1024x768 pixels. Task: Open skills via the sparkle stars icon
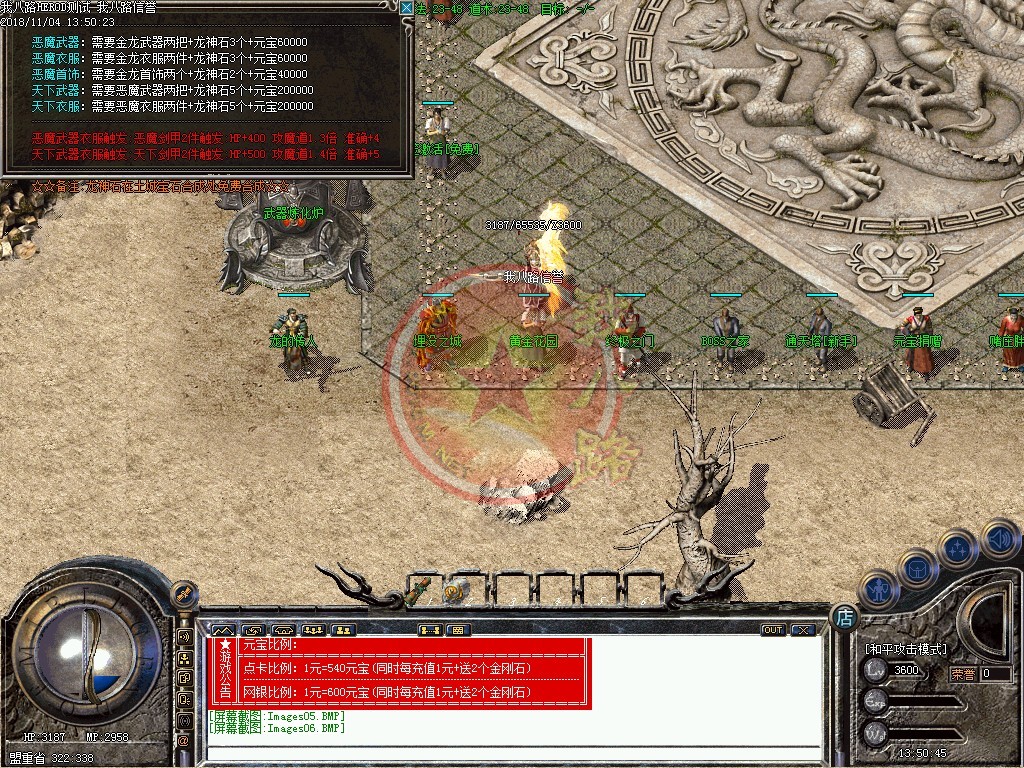point(957,548)
